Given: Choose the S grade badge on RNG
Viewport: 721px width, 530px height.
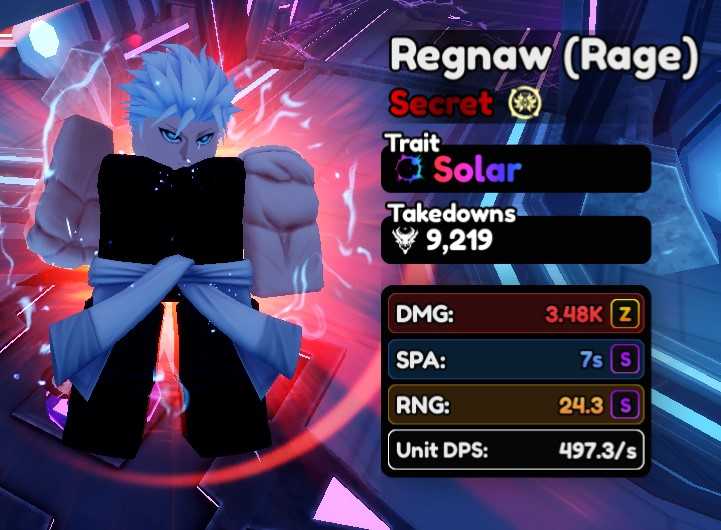Looking at the screenshot, I should coord(626,405).
